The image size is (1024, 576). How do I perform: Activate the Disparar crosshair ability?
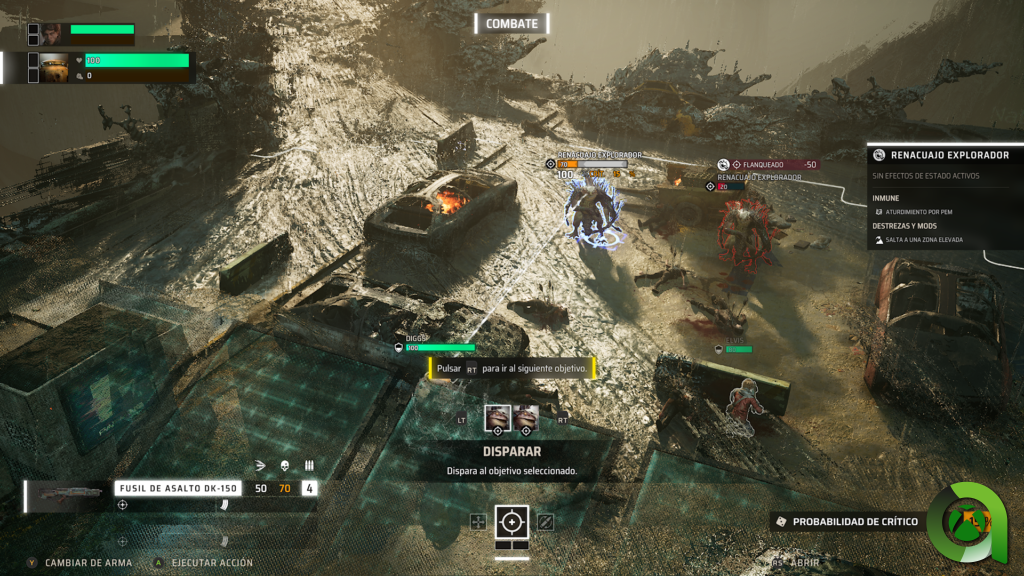pos(513,521)
